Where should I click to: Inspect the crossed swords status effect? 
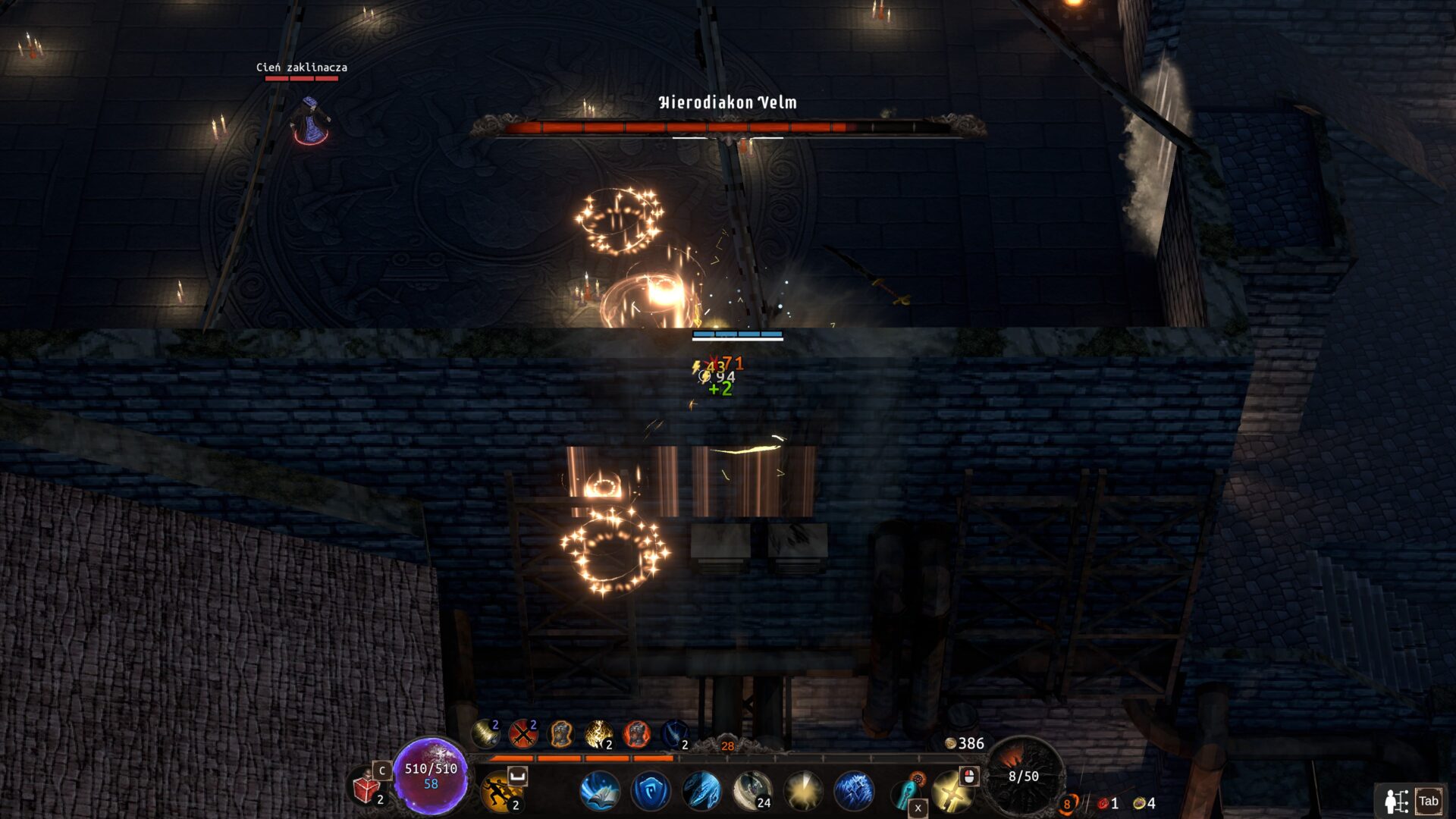[x=522, y=733]
